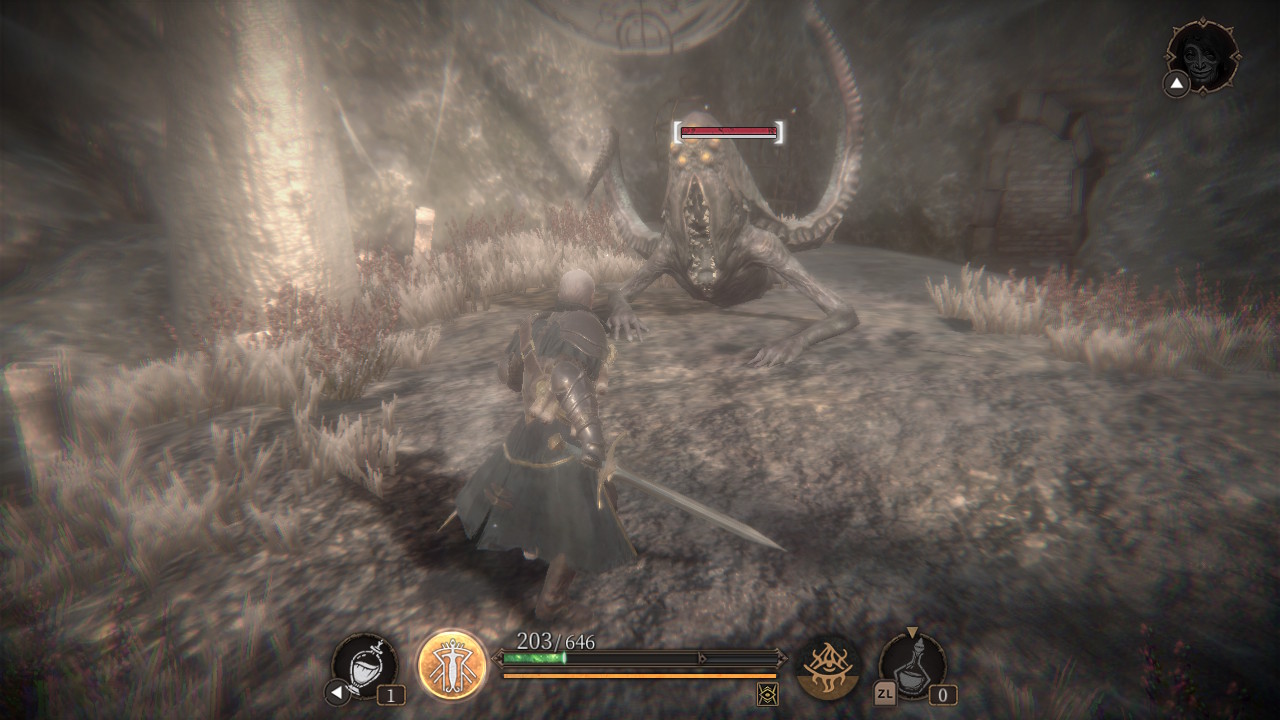Select the white flask item slot

(x=365, y=665)
